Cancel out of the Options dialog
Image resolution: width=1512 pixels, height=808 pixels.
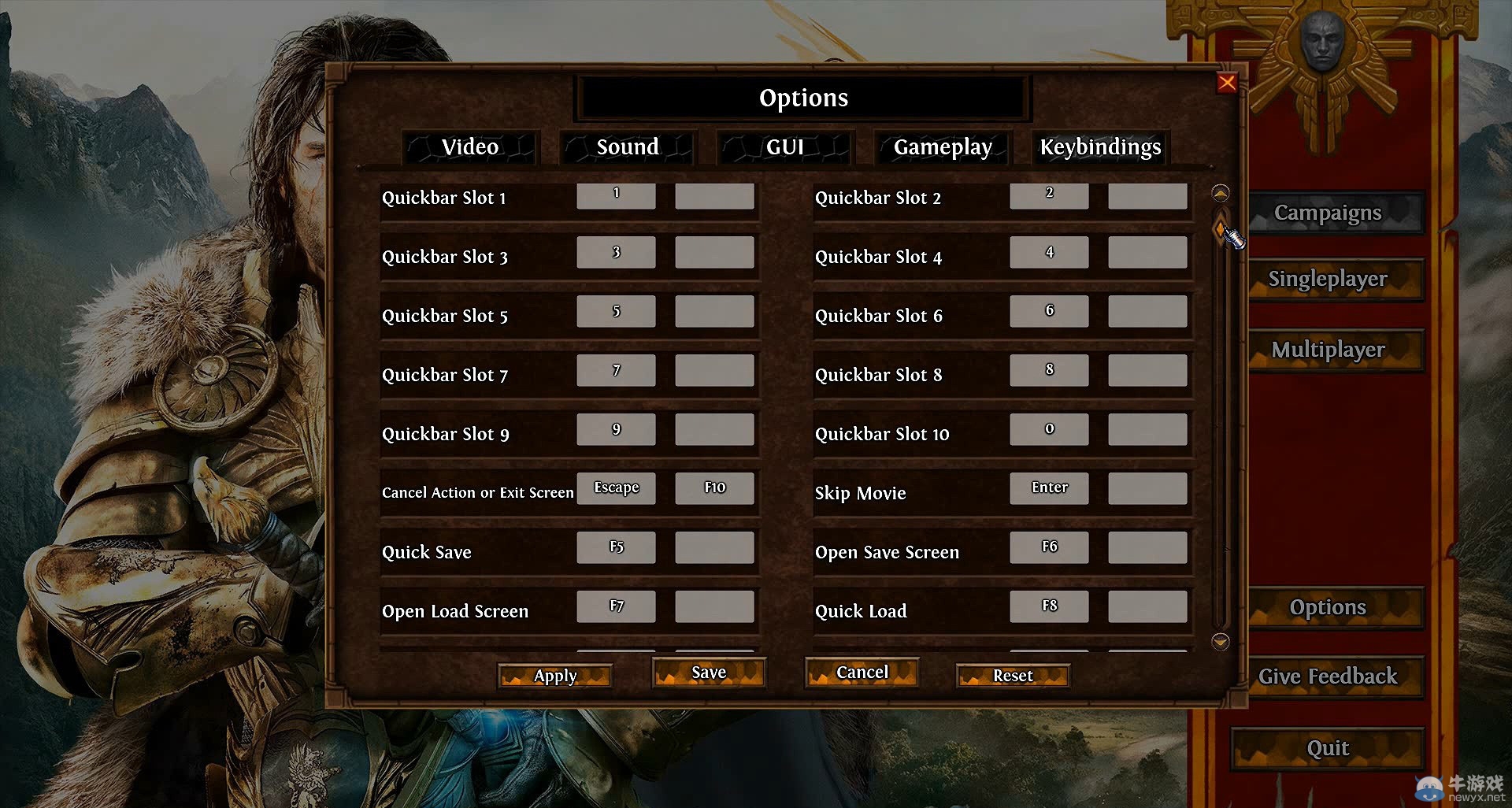tap(861, 672)
